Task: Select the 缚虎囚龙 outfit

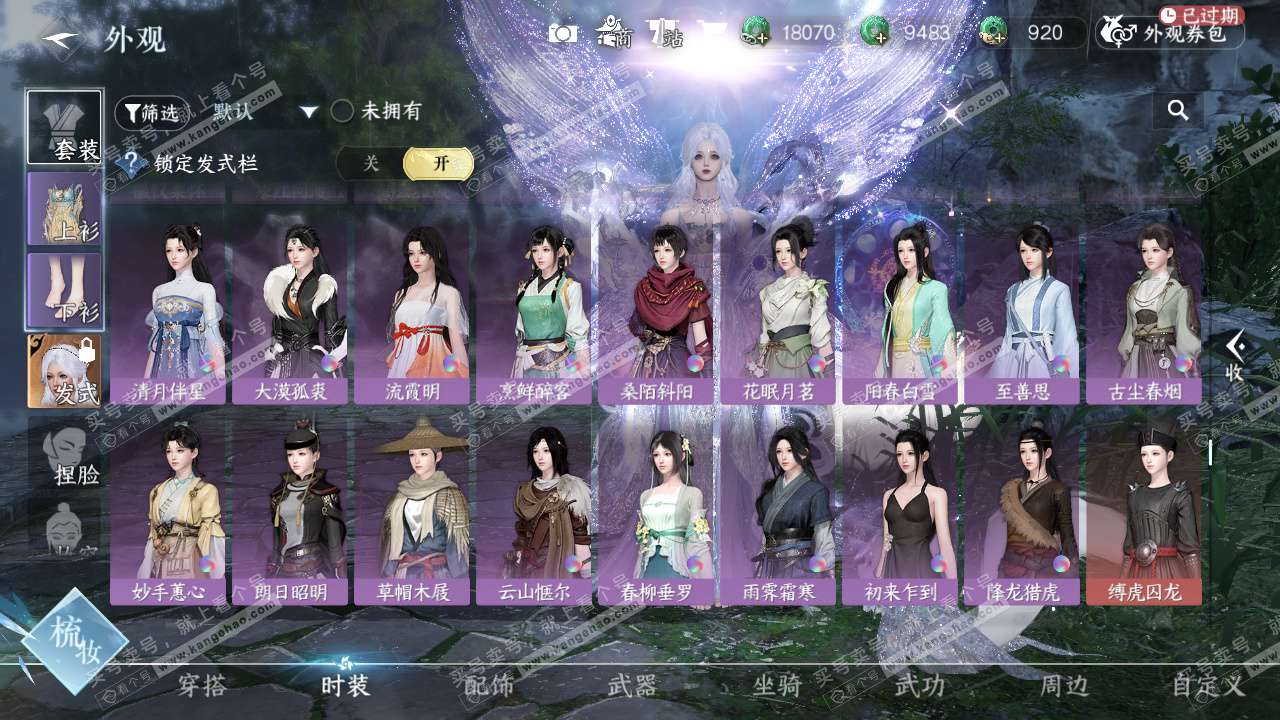Action: [x=1144, y=510]
